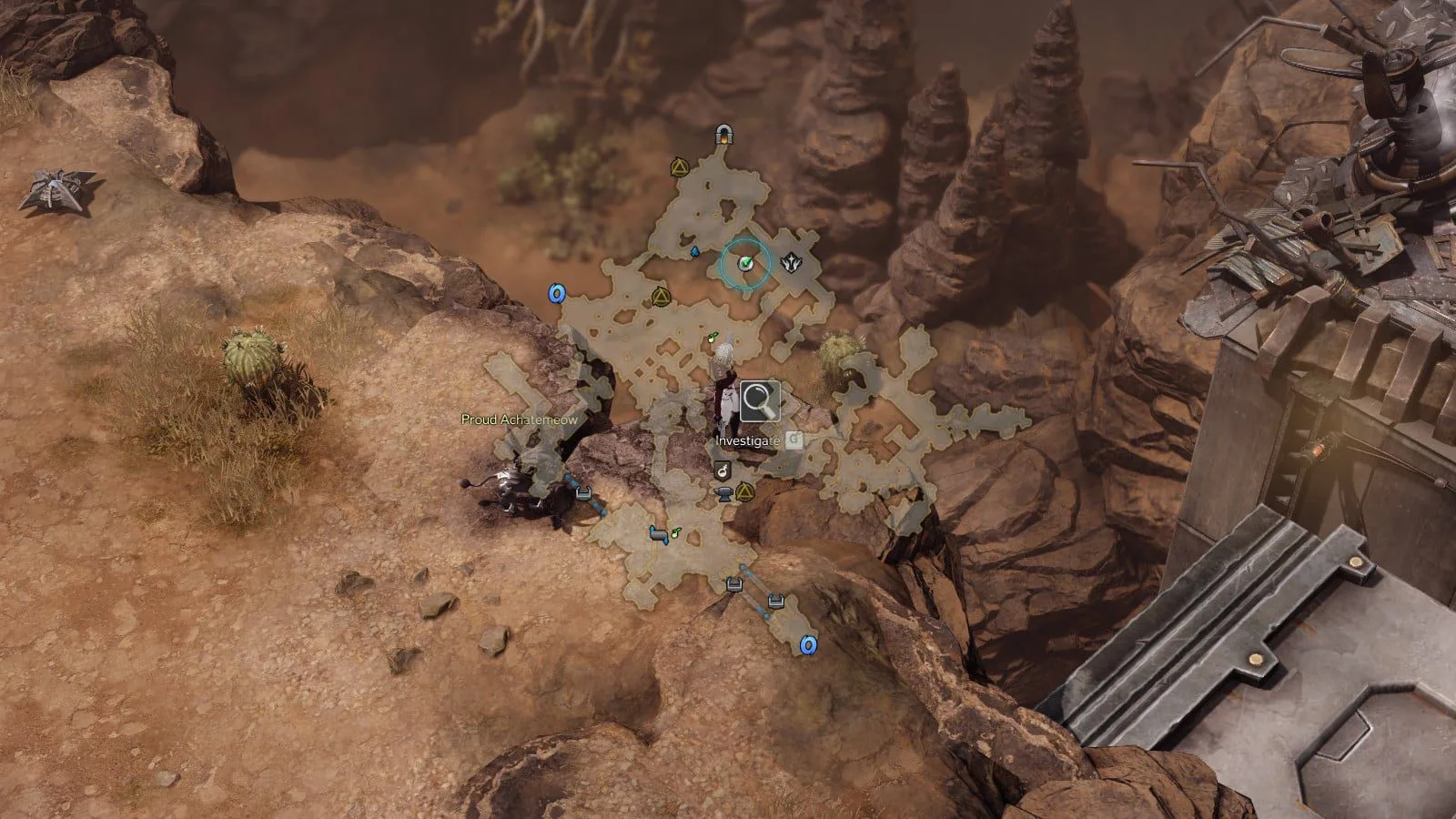The width and height of the screenshot is (1456, 819).
Task: Click the dungeon entrance arch marker
Action: [x=724, y=136]
